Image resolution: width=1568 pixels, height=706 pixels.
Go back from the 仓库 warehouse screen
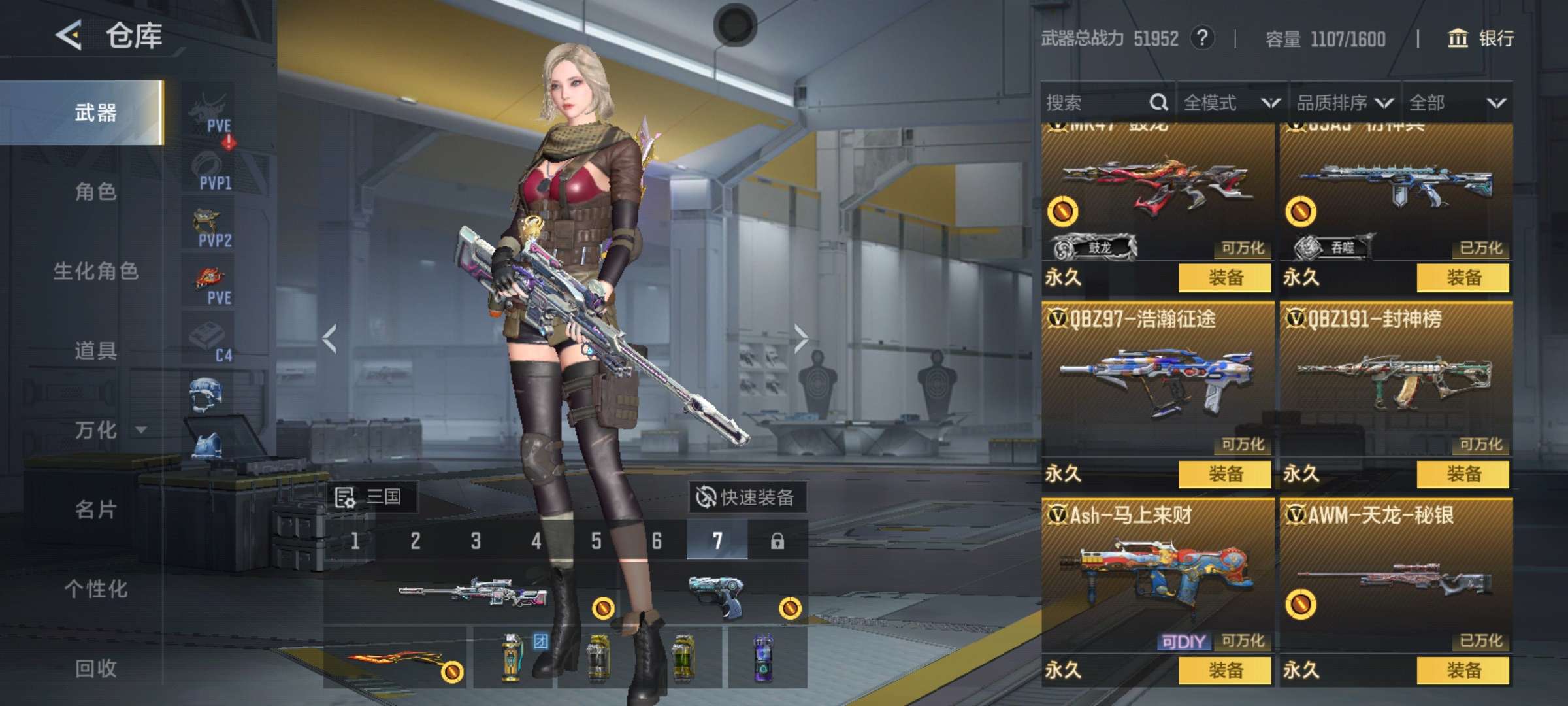pyautogui.click(x=69, y=35)
